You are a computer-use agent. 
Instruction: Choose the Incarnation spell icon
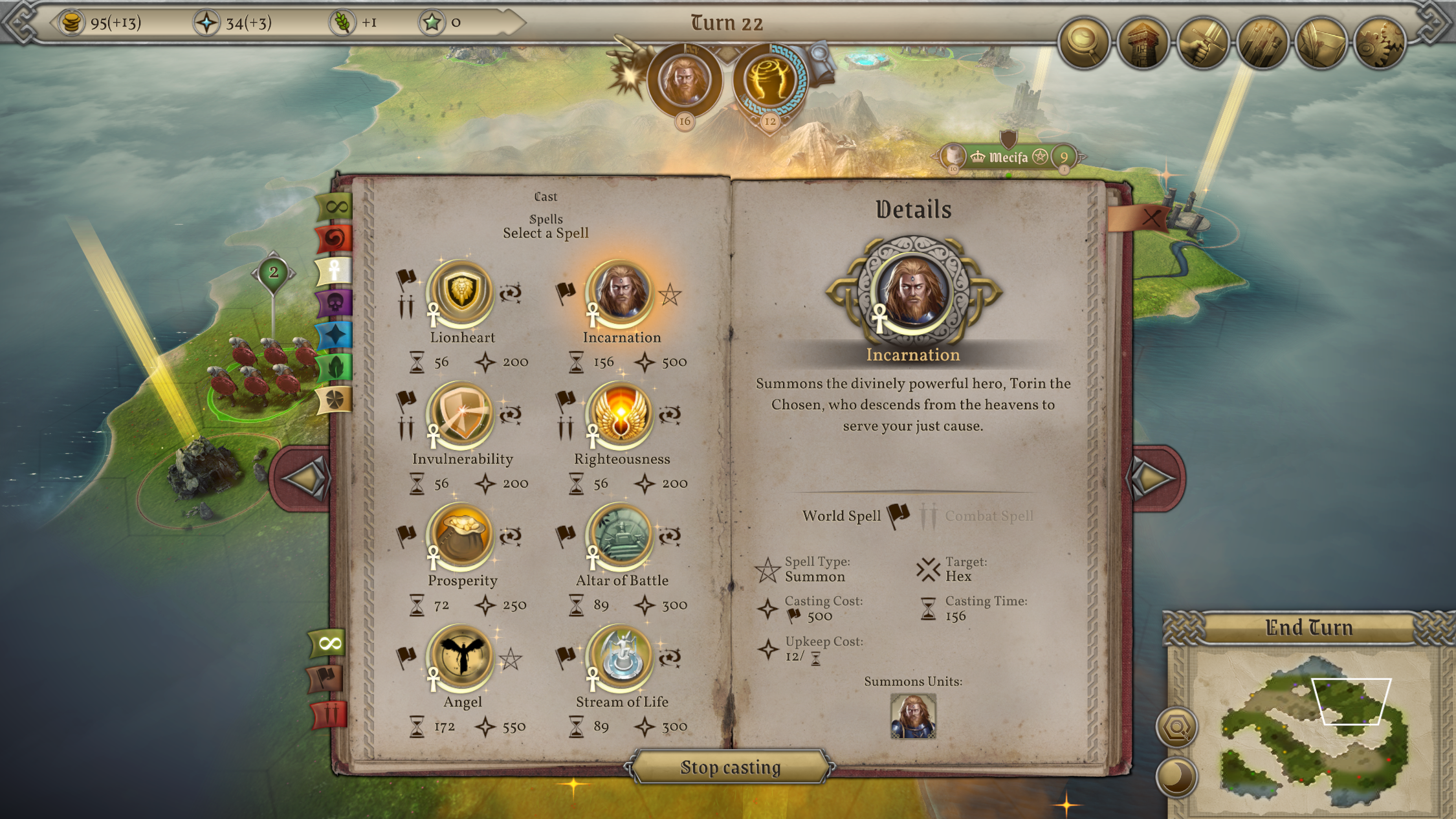click(x=621, y=293)
